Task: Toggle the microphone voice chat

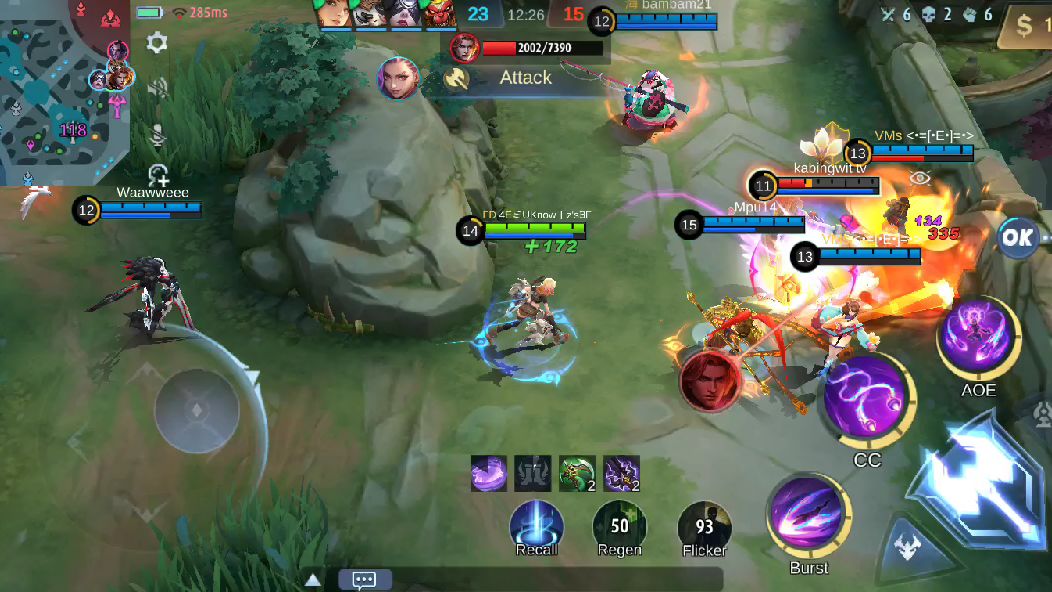Action: pyautogui.click(x=157, y=134)
